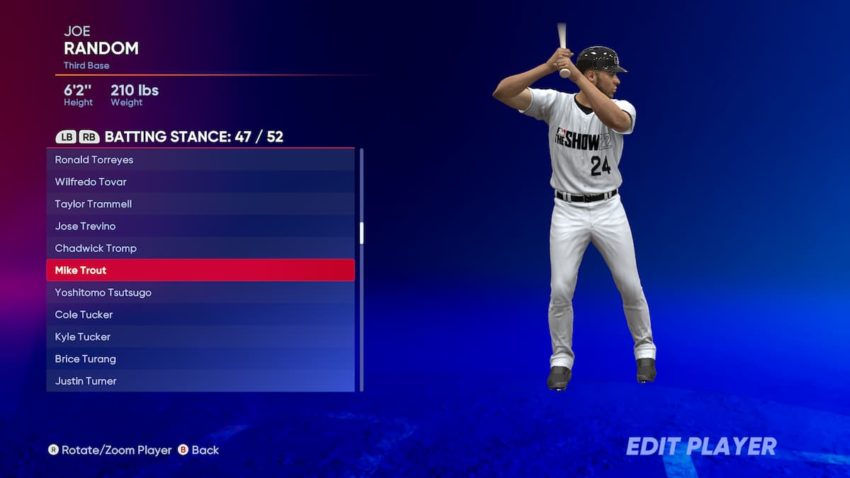Select the Brice Turang stance
Screen dimensions: 850x478
pyautogui.click(x=200, y=359)
